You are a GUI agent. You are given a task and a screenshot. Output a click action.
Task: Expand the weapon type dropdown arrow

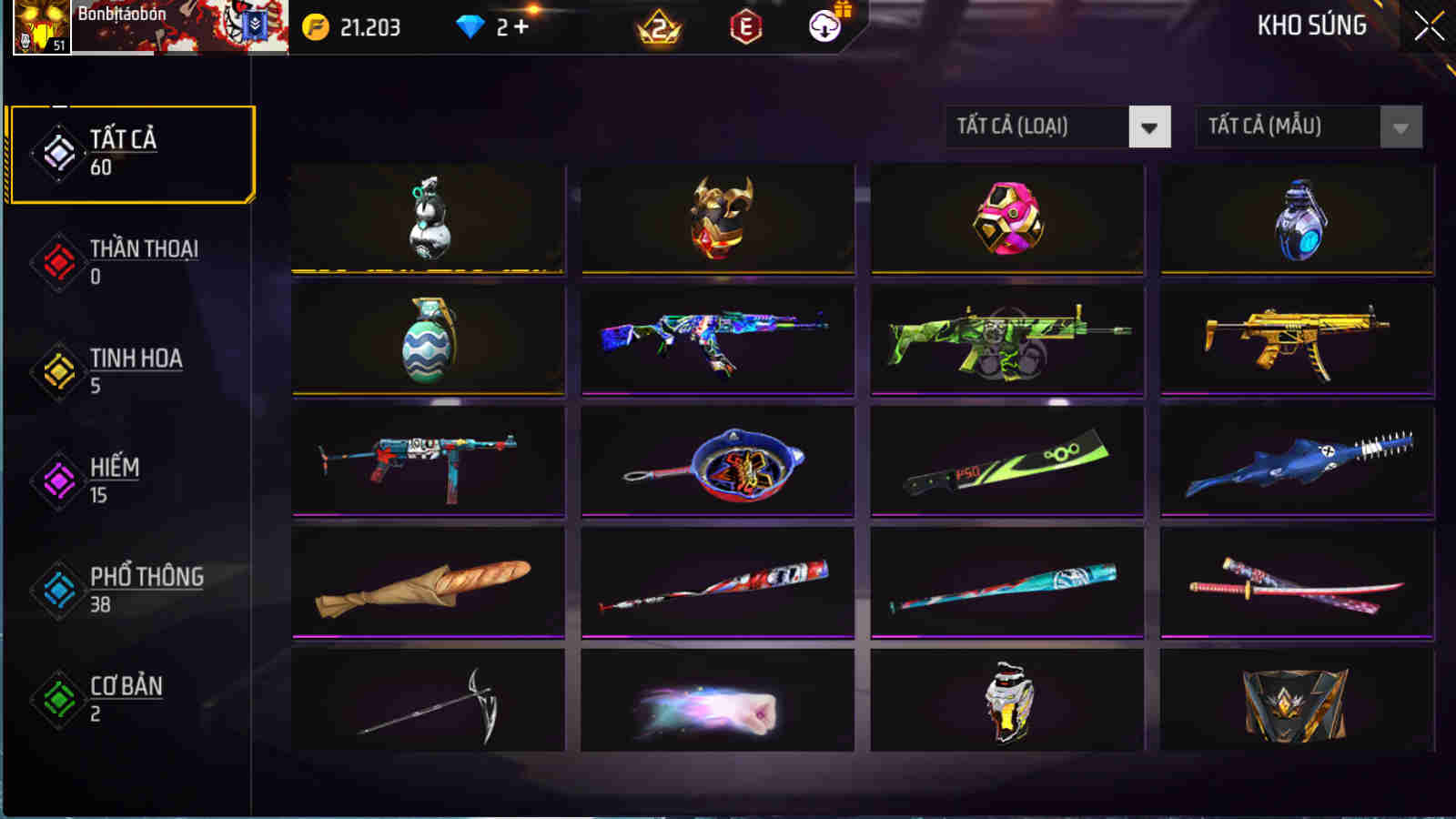(1149, 127)
